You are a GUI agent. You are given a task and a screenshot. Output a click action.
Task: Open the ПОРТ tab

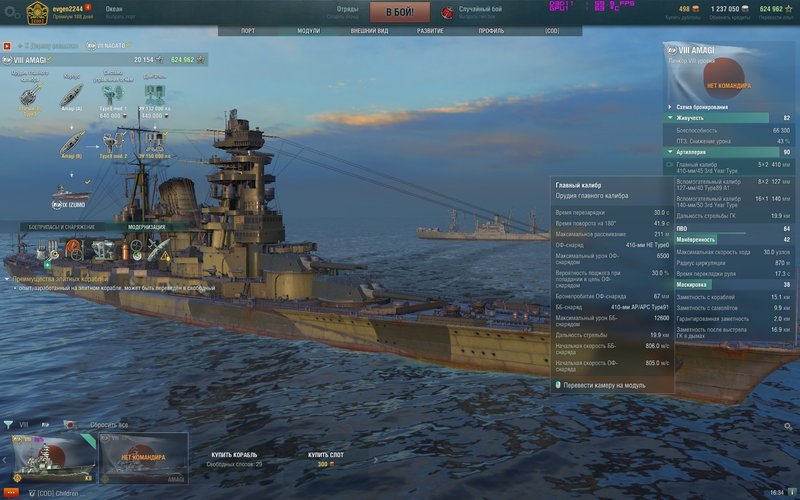point(248,31)
